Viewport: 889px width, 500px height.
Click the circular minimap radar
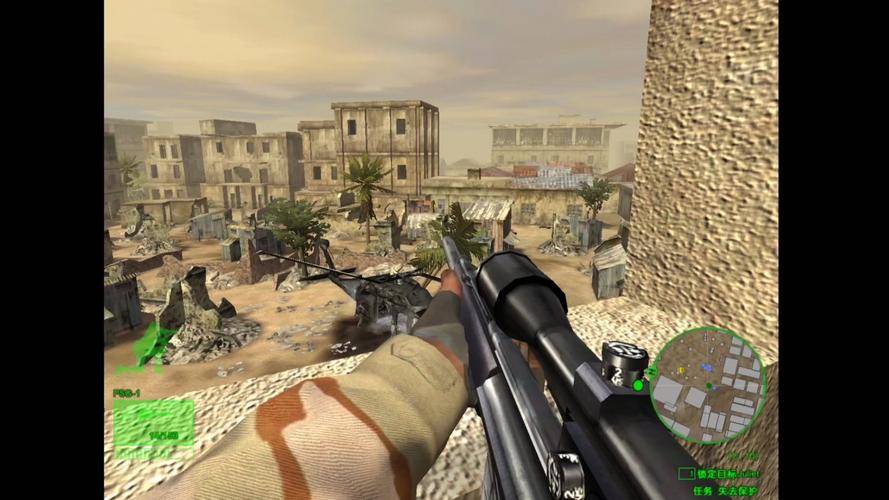(x=707, y=385)
